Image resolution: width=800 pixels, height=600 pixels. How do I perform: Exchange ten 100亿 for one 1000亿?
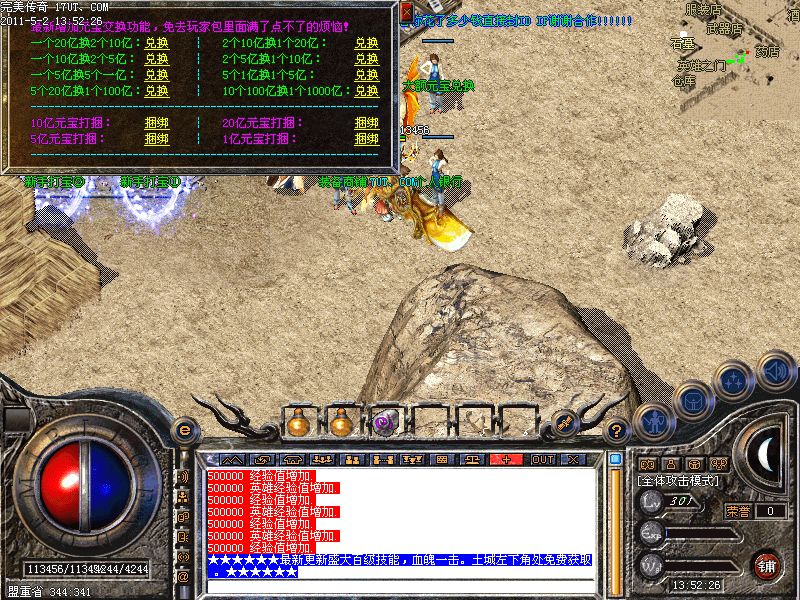366,90
